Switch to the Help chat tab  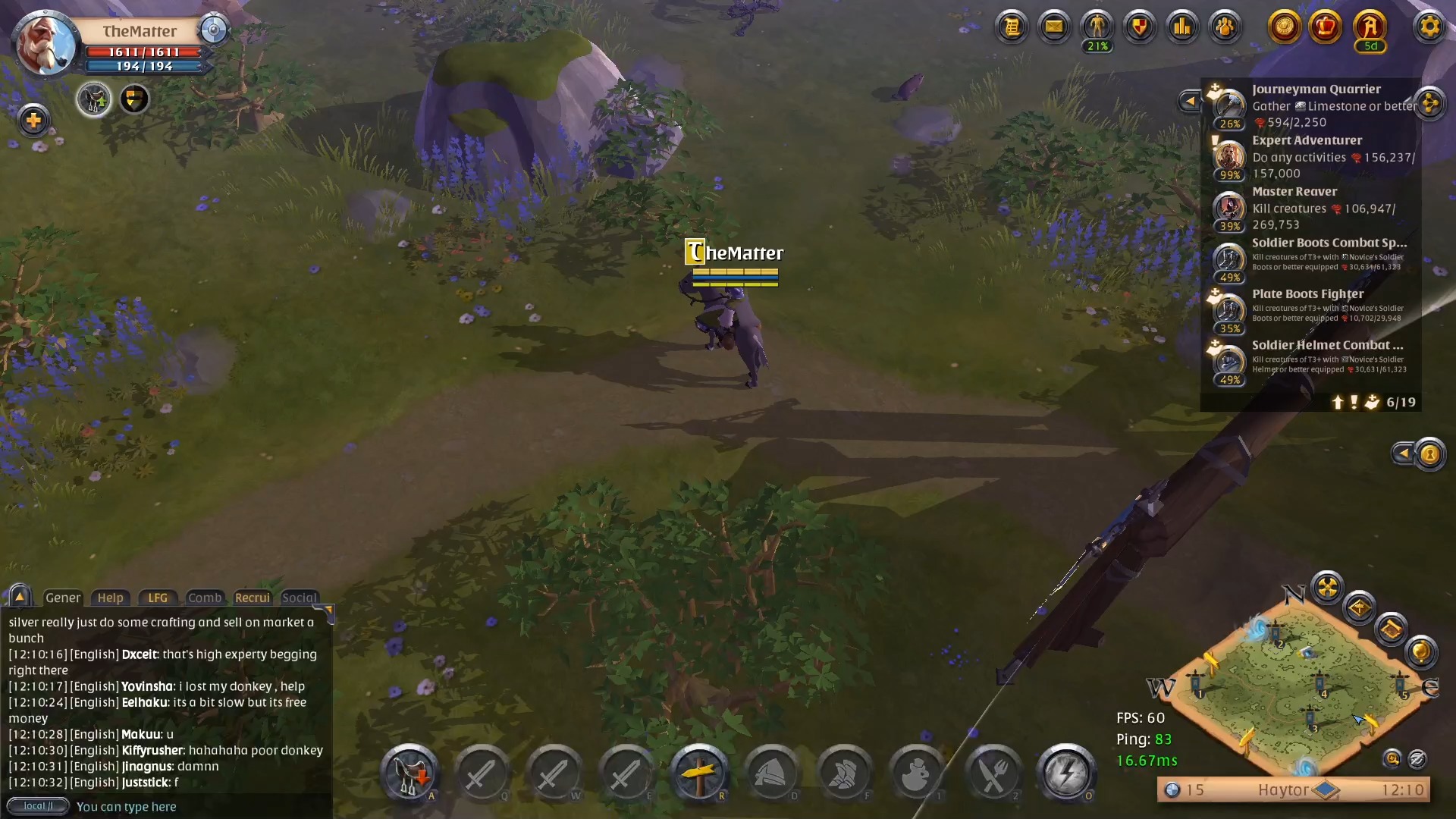[110, 598]
